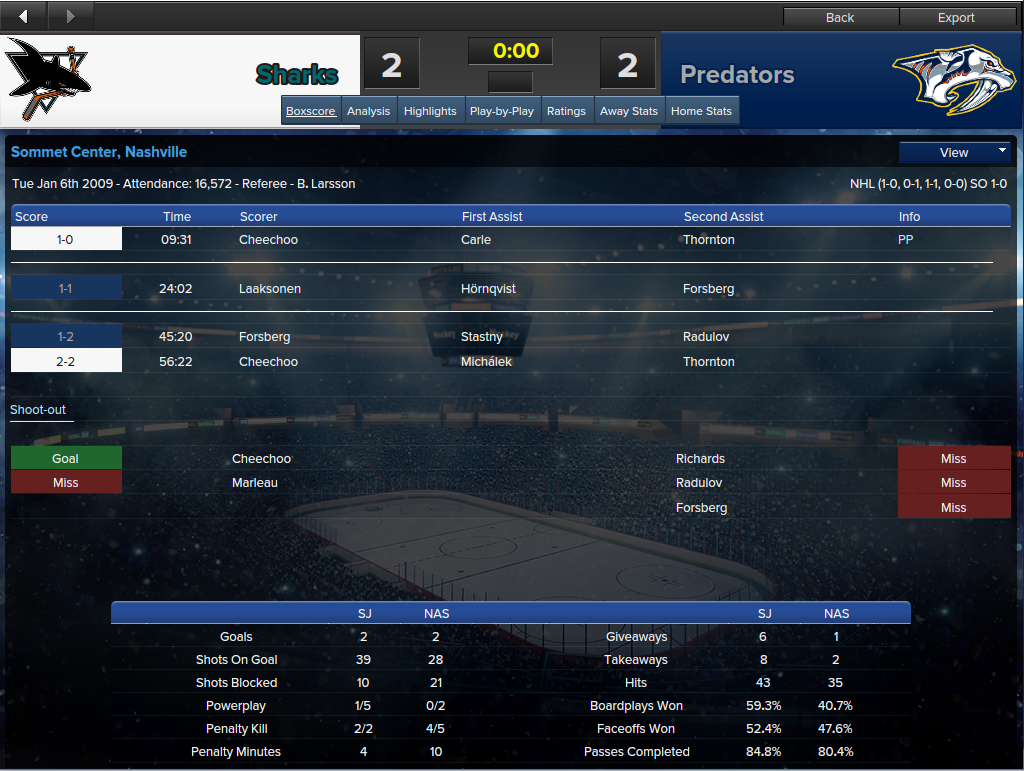Show the Play-by-Play tab
Screen dimensions: 1024x771
(502, 111)
